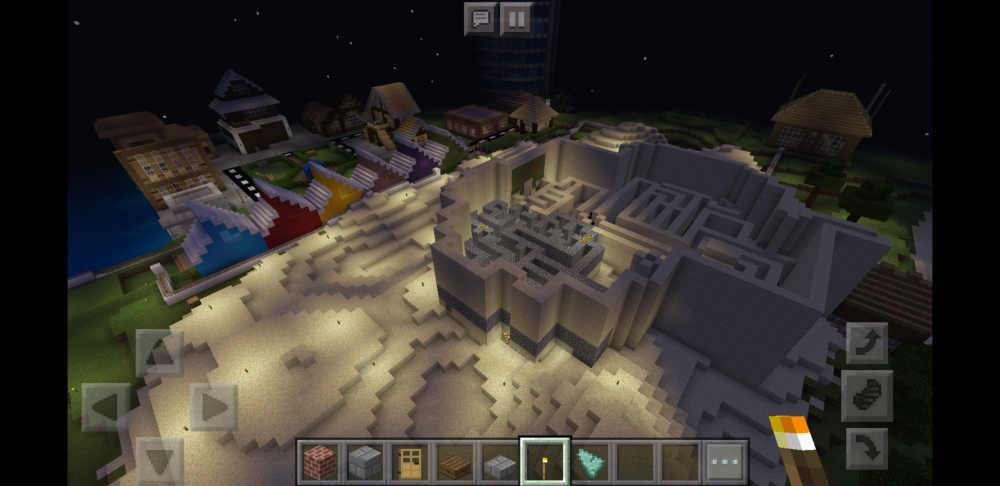
Task: Fly upward with the ascend button
Action: tap(866, 343)
